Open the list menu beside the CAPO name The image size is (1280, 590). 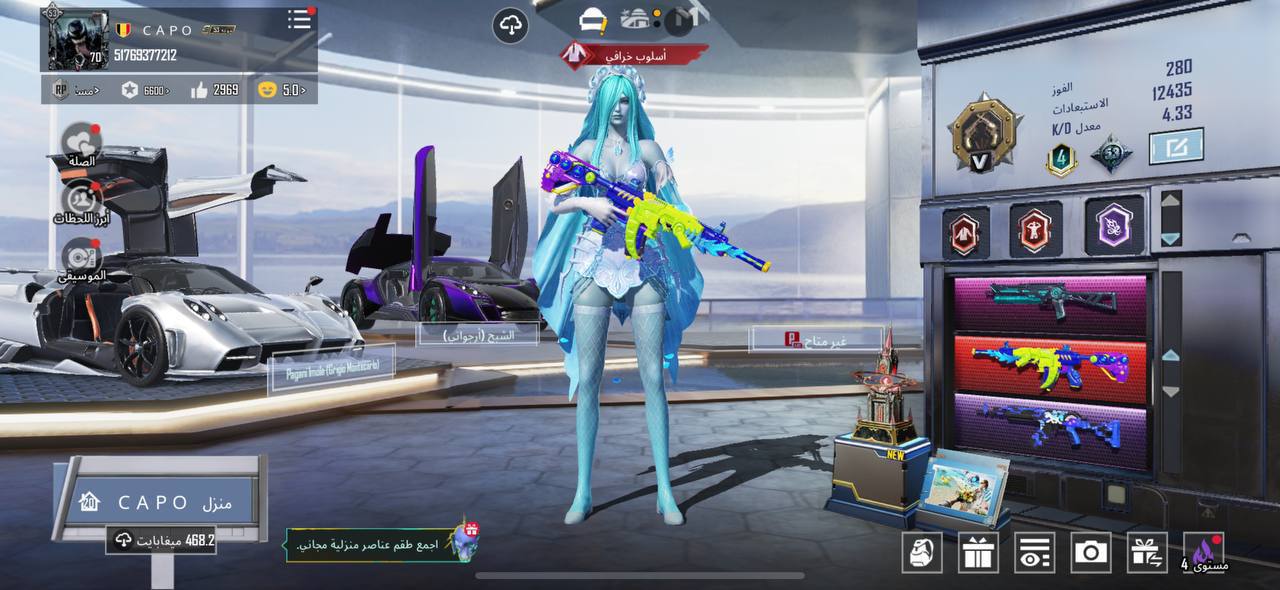tap(299, 19)
